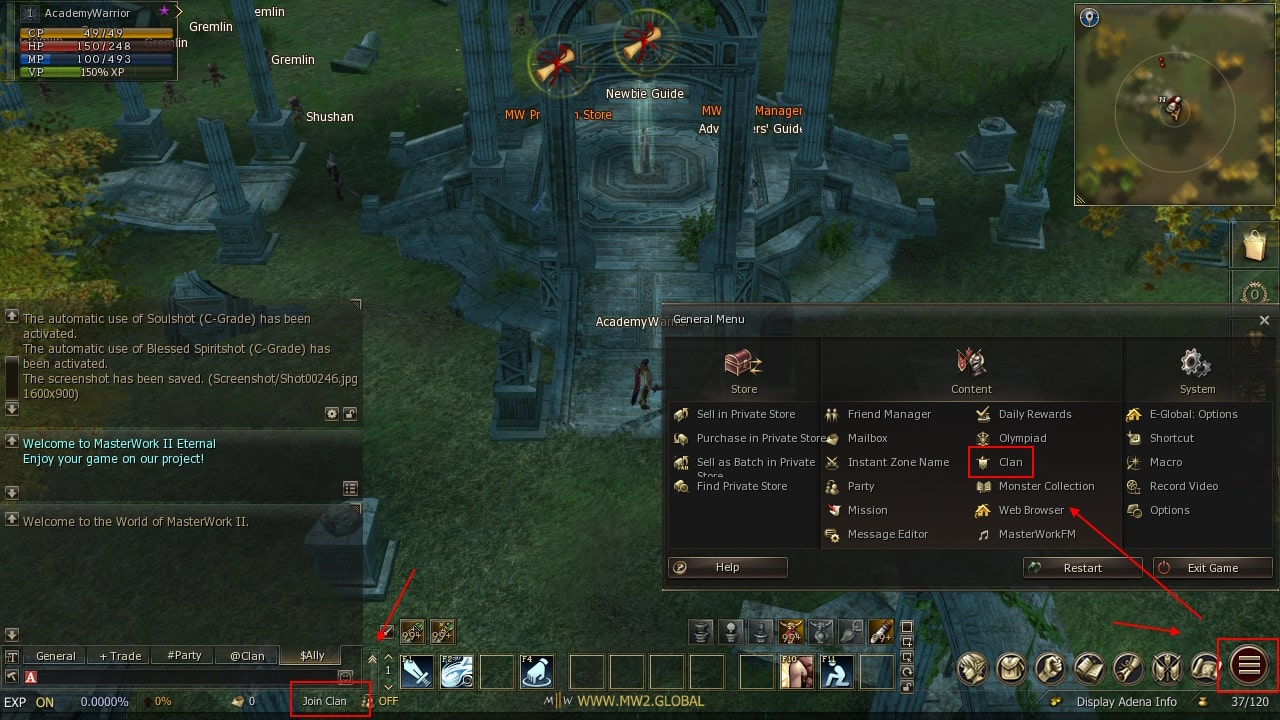
Task: Close the General Menu window
Action: tap(1264, 320)
